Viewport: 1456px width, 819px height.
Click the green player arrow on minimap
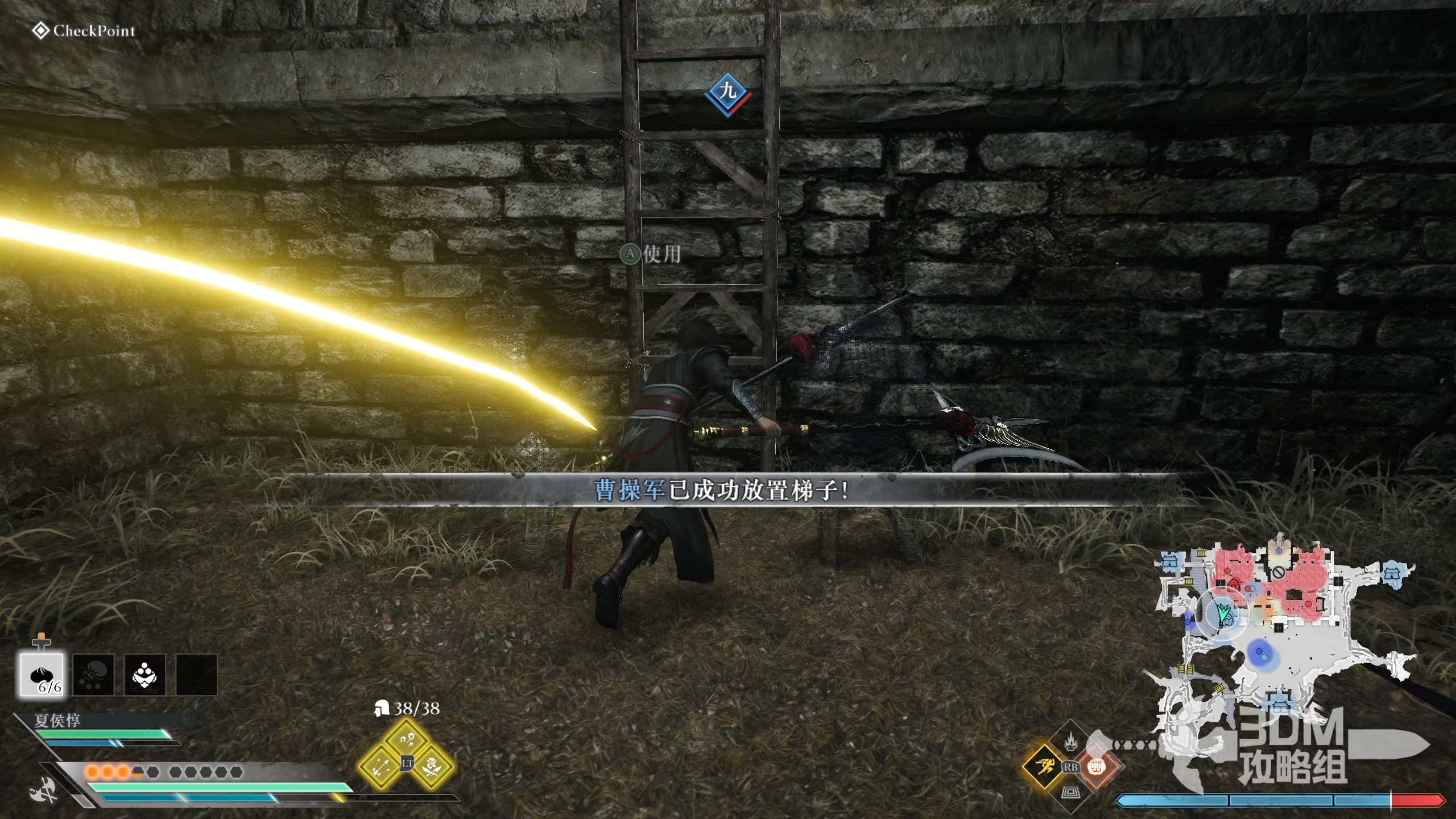coord(1224,613)
